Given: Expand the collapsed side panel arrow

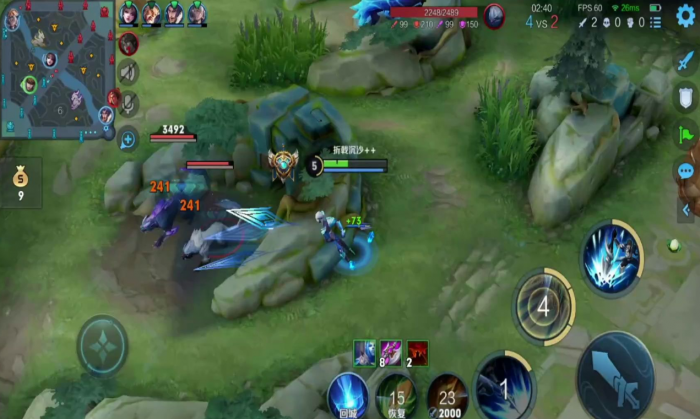Looking at the screenshot, I should point(686,210).
